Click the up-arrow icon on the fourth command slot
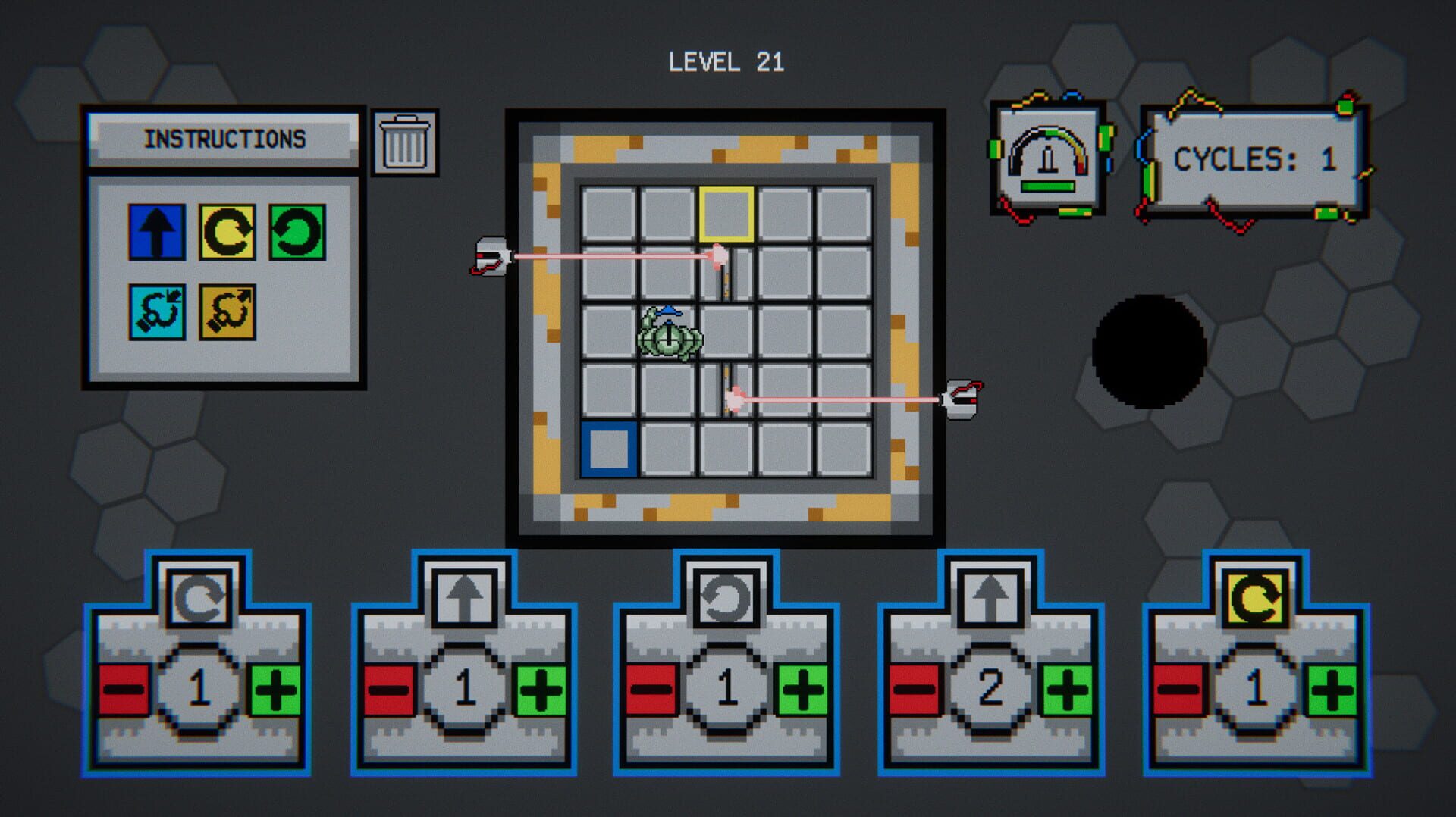This screenshot has width=1456, height=817. (990, 598)
